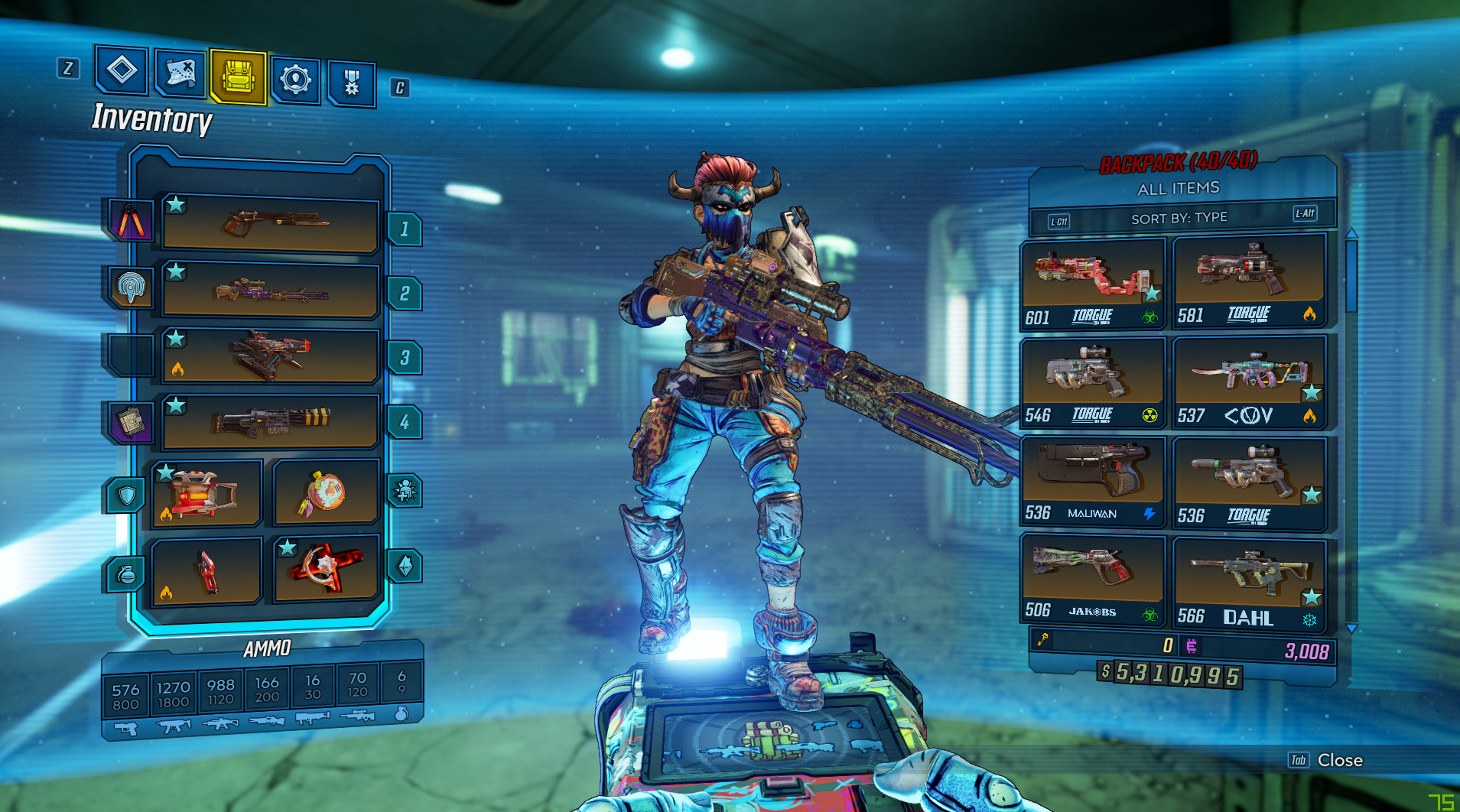This screenshot has width=1460, height=812.
Task: Choose the 537 COV pistol
Action: [1249, 382]
